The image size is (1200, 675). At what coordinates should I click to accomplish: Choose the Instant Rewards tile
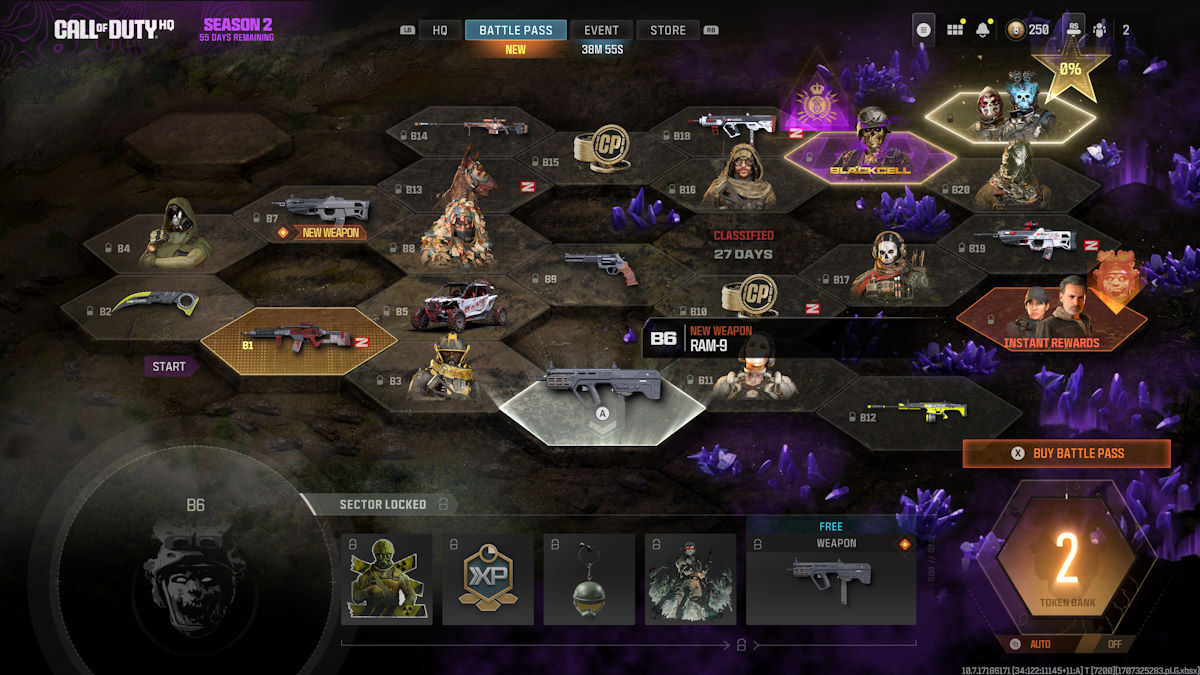coord(1050,318)
